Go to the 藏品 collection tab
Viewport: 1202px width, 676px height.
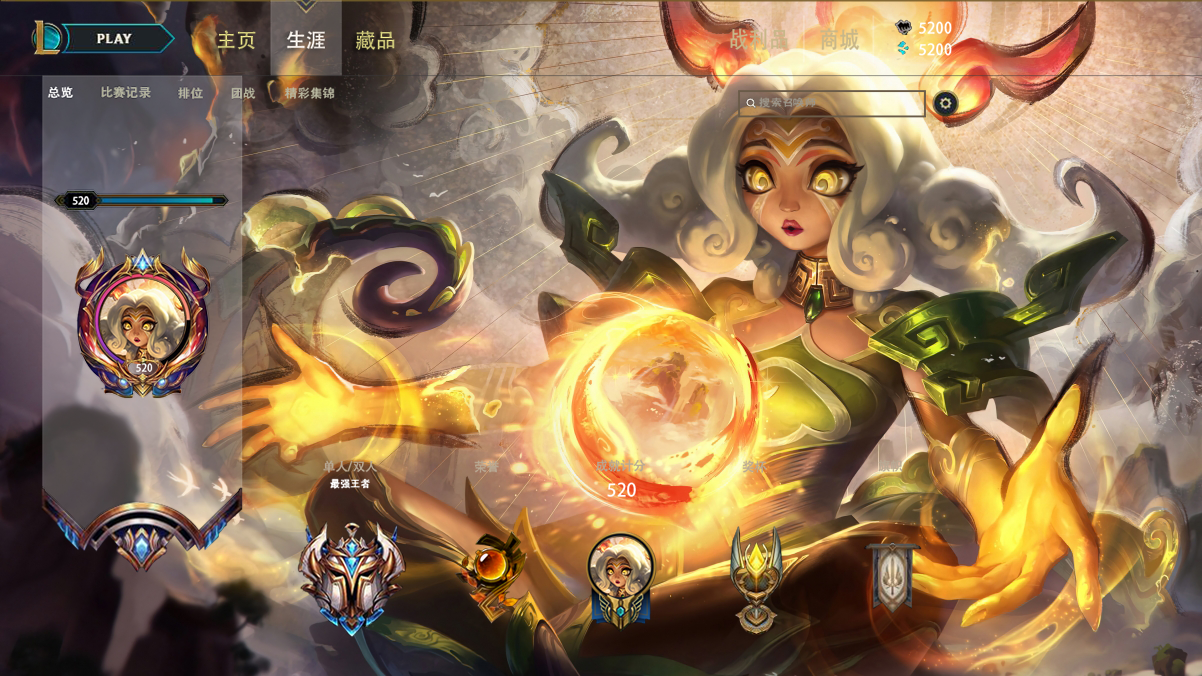(x=375, y=41)
